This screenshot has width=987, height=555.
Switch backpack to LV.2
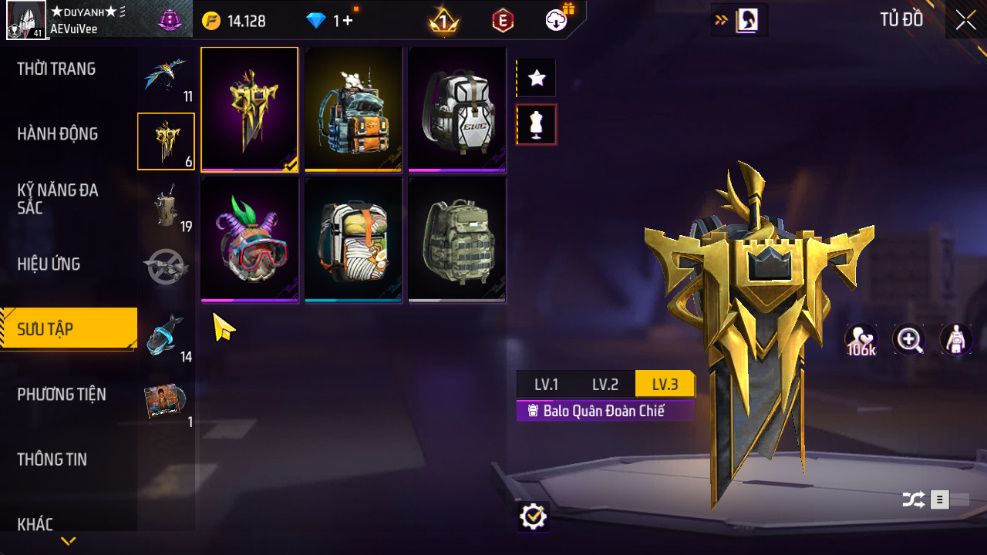pos(605,384)
